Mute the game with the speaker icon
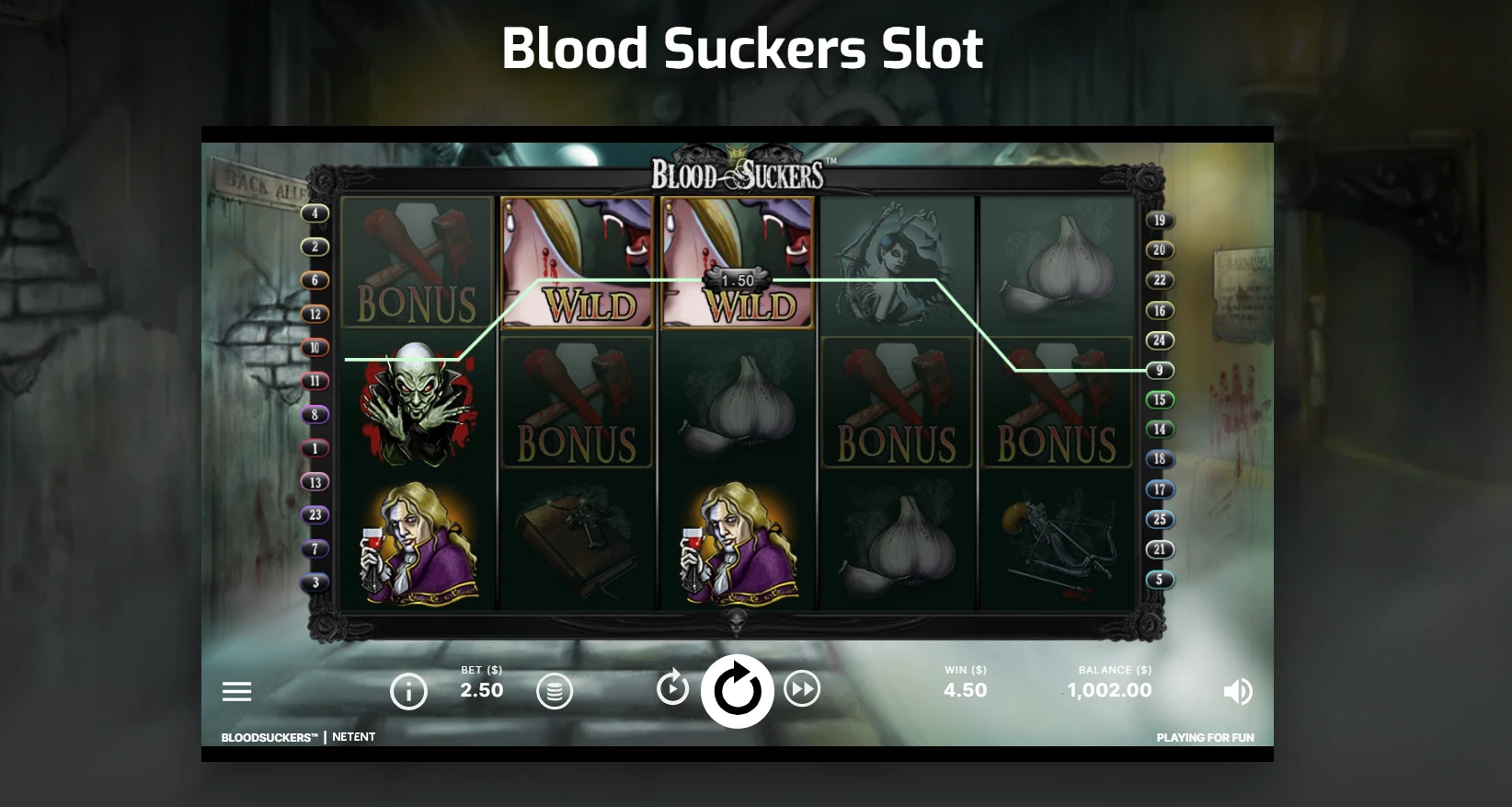1512x807 pixels. pyautogui.click(x=1239, y=691)
